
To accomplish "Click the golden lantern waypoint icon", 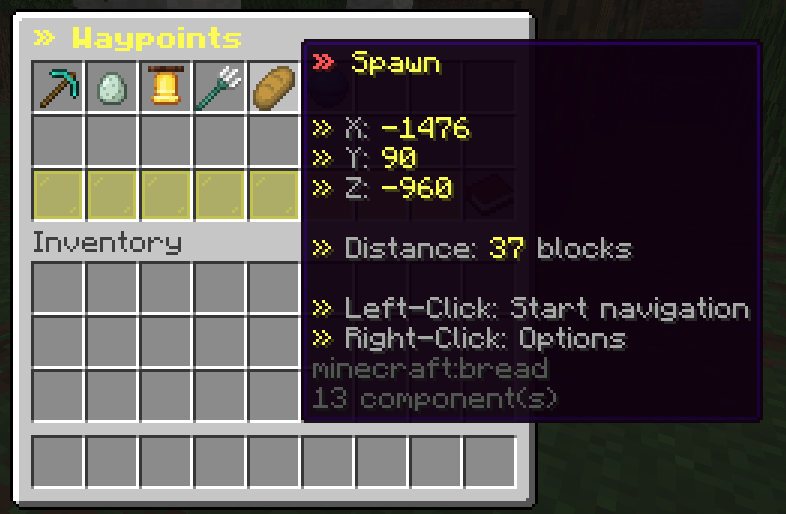I will (166, 88).
